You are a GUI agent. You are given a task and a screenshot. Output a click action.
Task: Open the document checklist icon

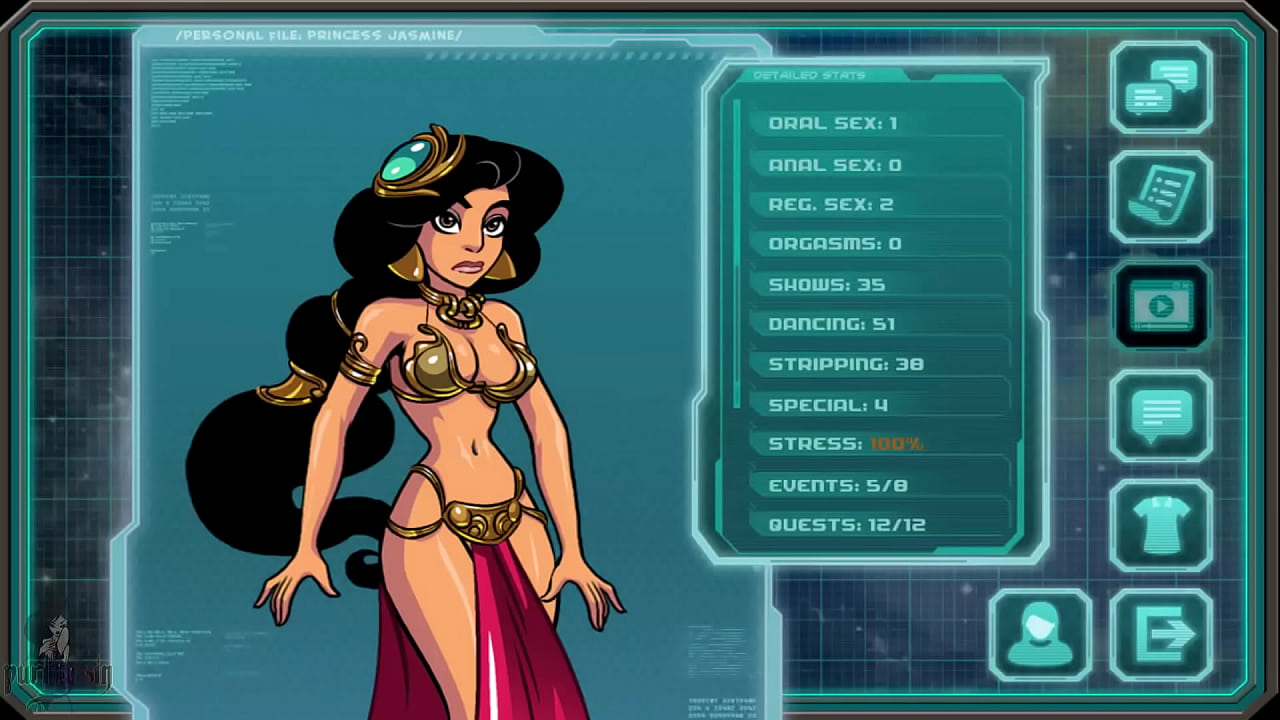1161,197
